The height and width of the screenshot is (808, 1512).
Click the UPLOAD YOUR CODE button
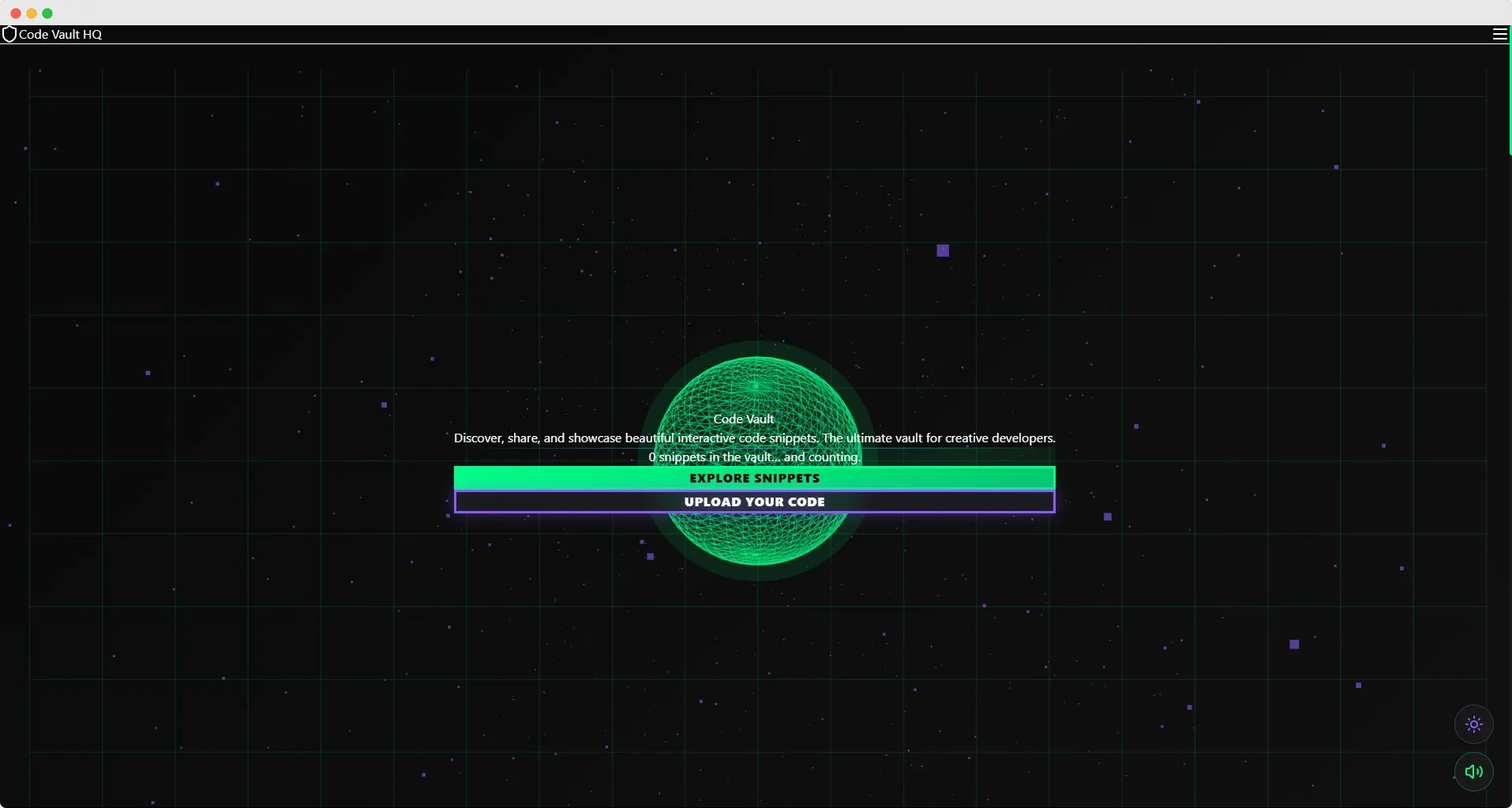coord(755,502)
